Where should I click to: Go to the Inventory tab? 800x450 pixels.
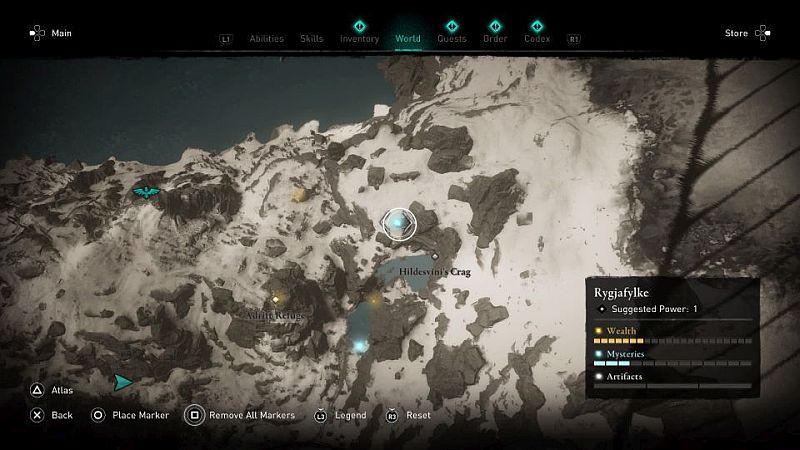pyautogui.click(x=359, y=39)
